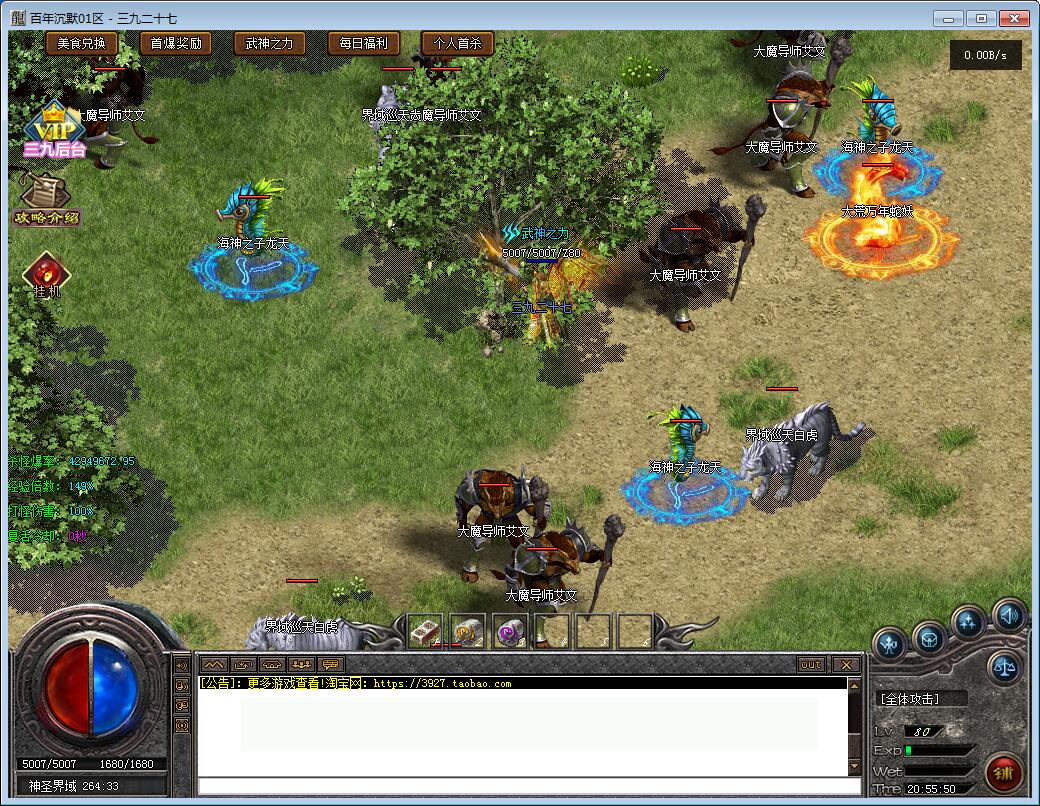Toggle sound with the speaker button
The height and width of the screenshot is (806, 1040).
coord(1007,616)
